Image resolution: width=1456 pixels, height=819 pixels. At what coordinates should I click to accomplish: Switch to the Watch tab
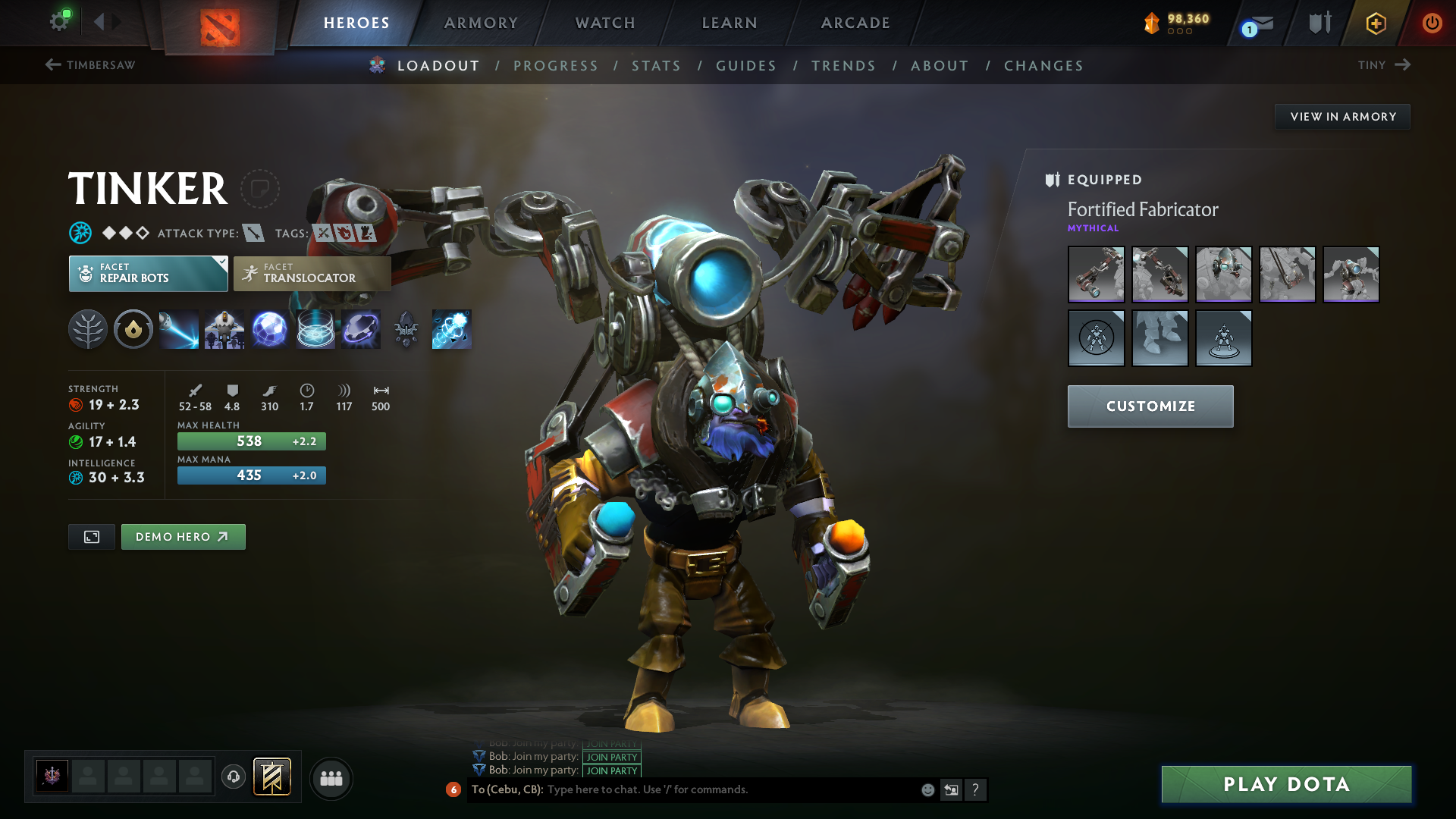[x=605, y=23]
